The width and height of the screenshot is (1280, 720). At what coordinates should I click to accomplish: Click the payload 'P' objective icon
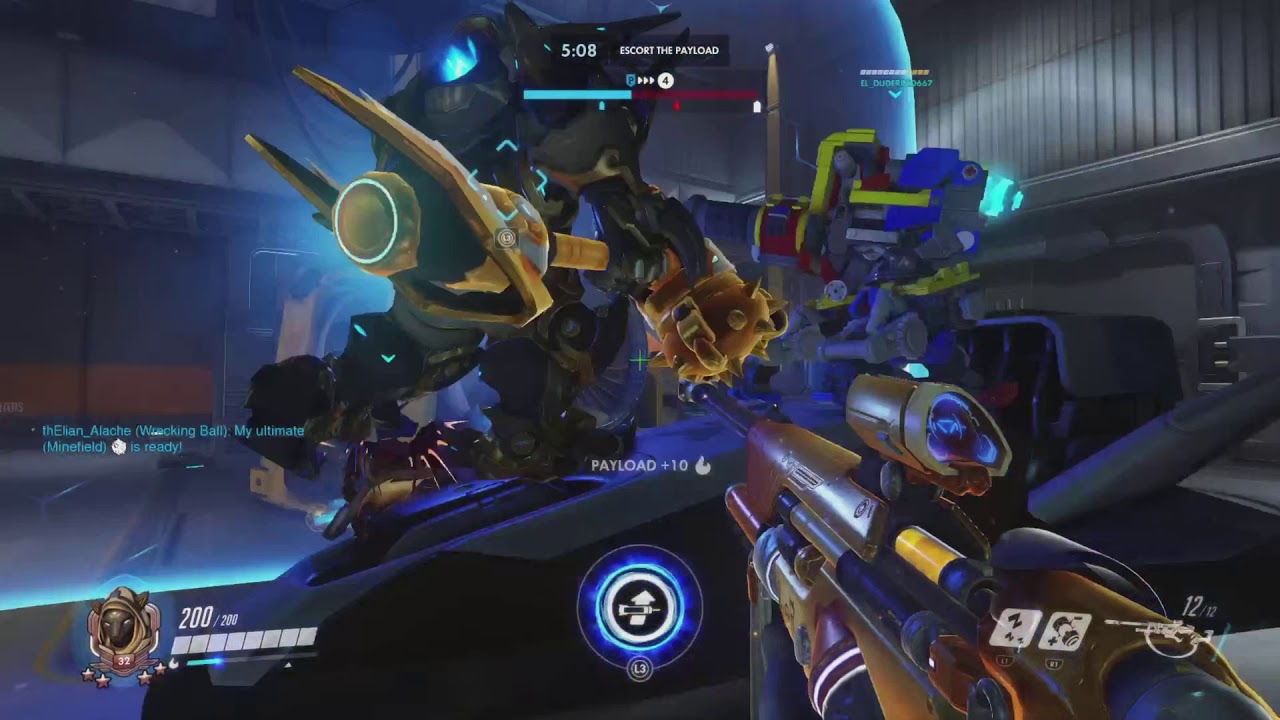pyautogui.click(x=629, y=78)
